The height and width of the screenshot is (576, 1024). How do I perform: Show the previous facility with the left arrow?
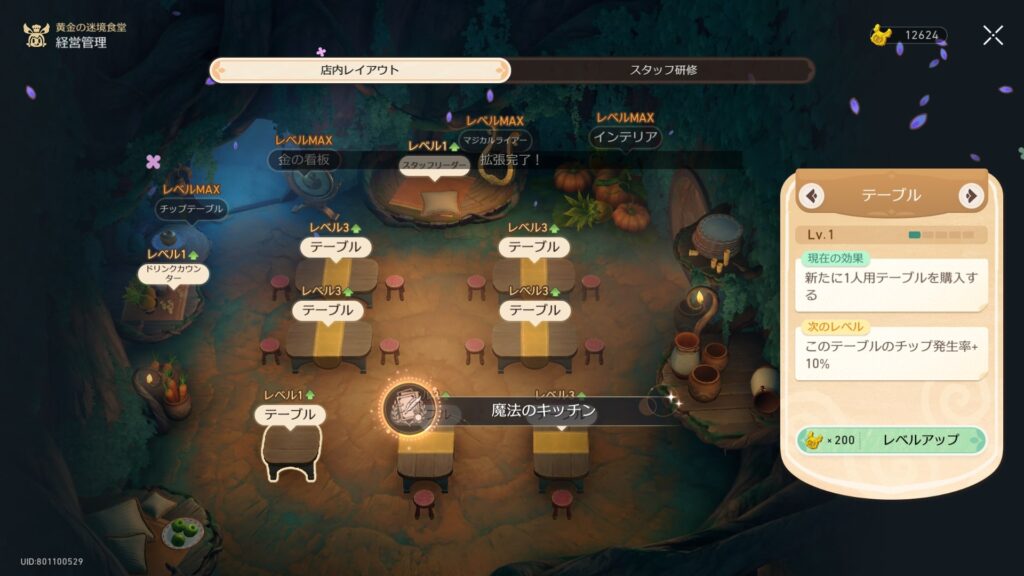[813, 196]
